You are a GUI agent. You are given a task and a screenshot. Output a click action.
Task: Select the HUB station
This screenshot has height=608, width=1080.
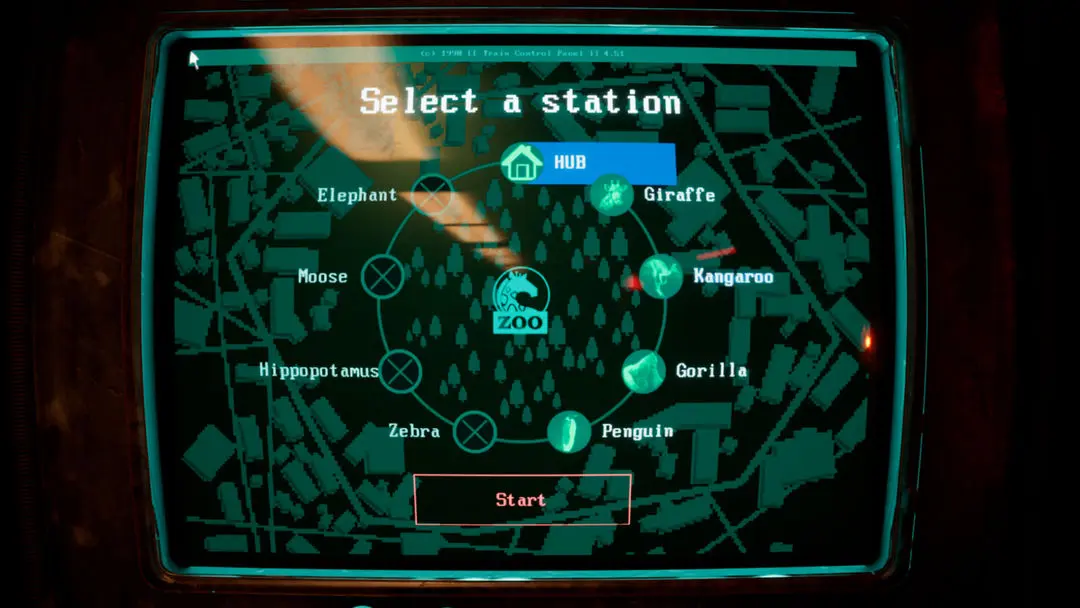522,163
